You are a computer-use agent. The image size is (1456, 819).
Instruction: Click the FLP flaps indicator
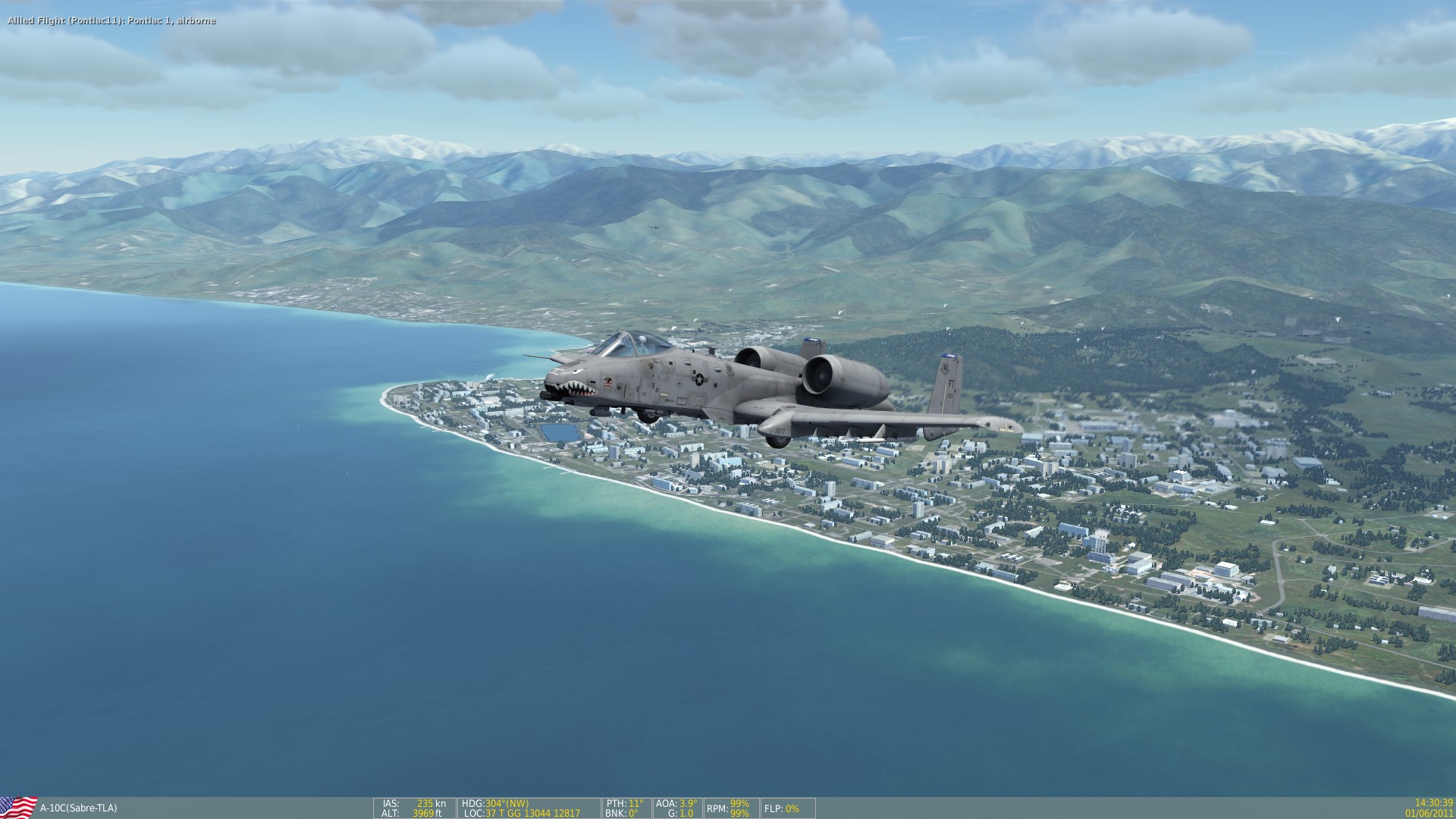781,809
